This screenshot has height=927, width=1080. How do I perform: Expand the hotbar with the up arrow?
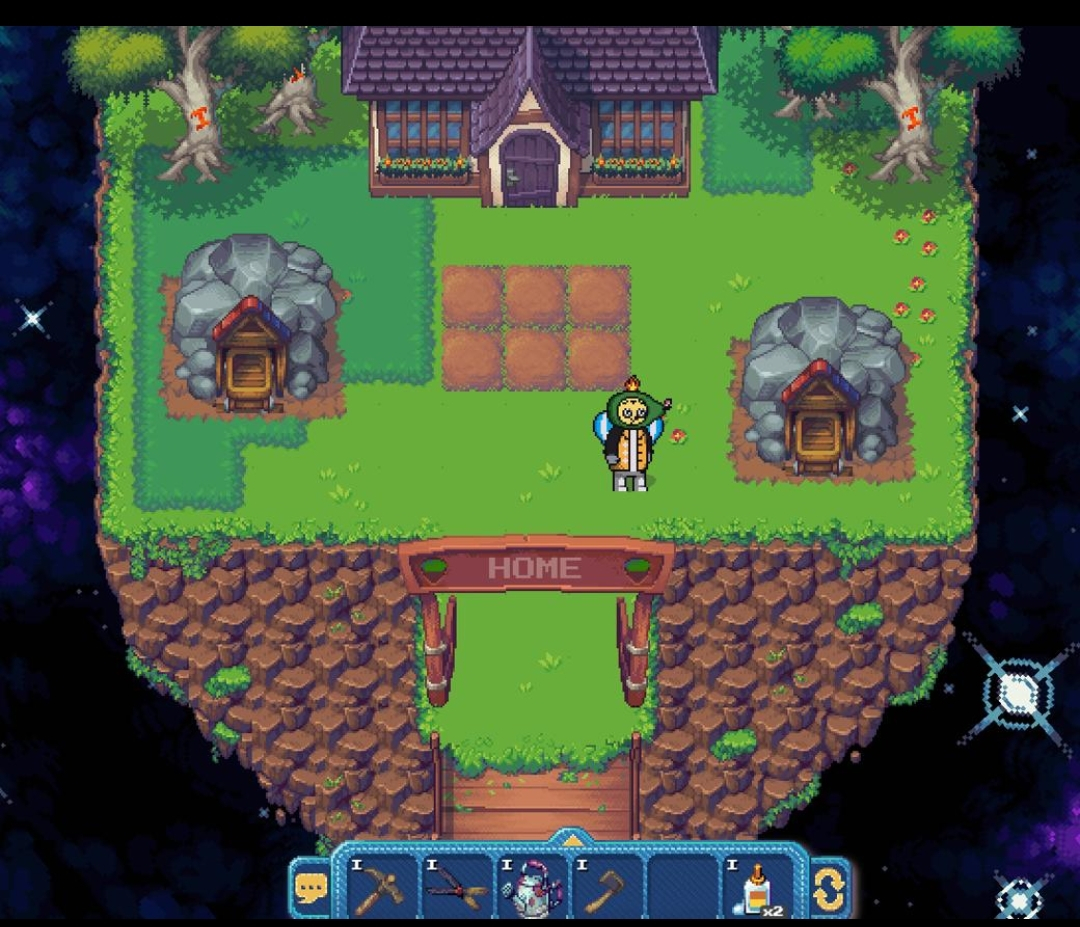pyautogui.click(x=571, y=840)
